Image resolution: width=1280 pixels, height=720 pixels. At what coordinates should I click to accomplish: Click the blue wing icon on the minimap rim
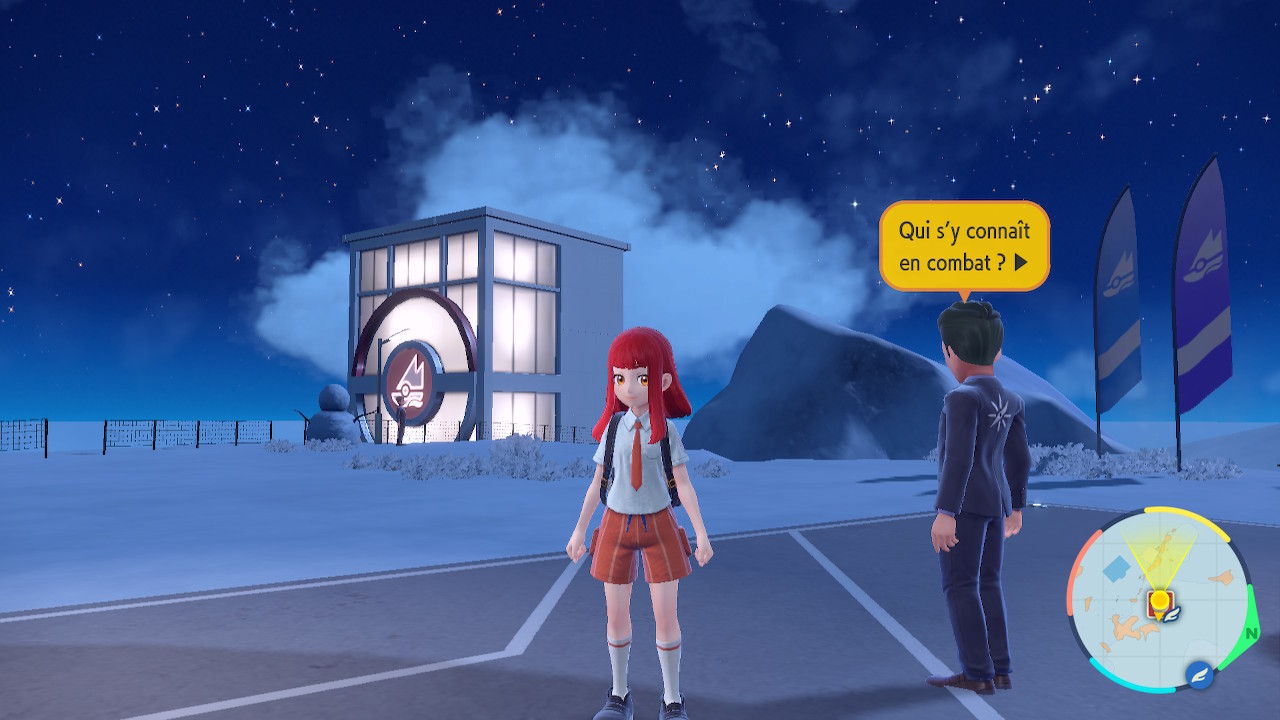[x=1200, y=675]
